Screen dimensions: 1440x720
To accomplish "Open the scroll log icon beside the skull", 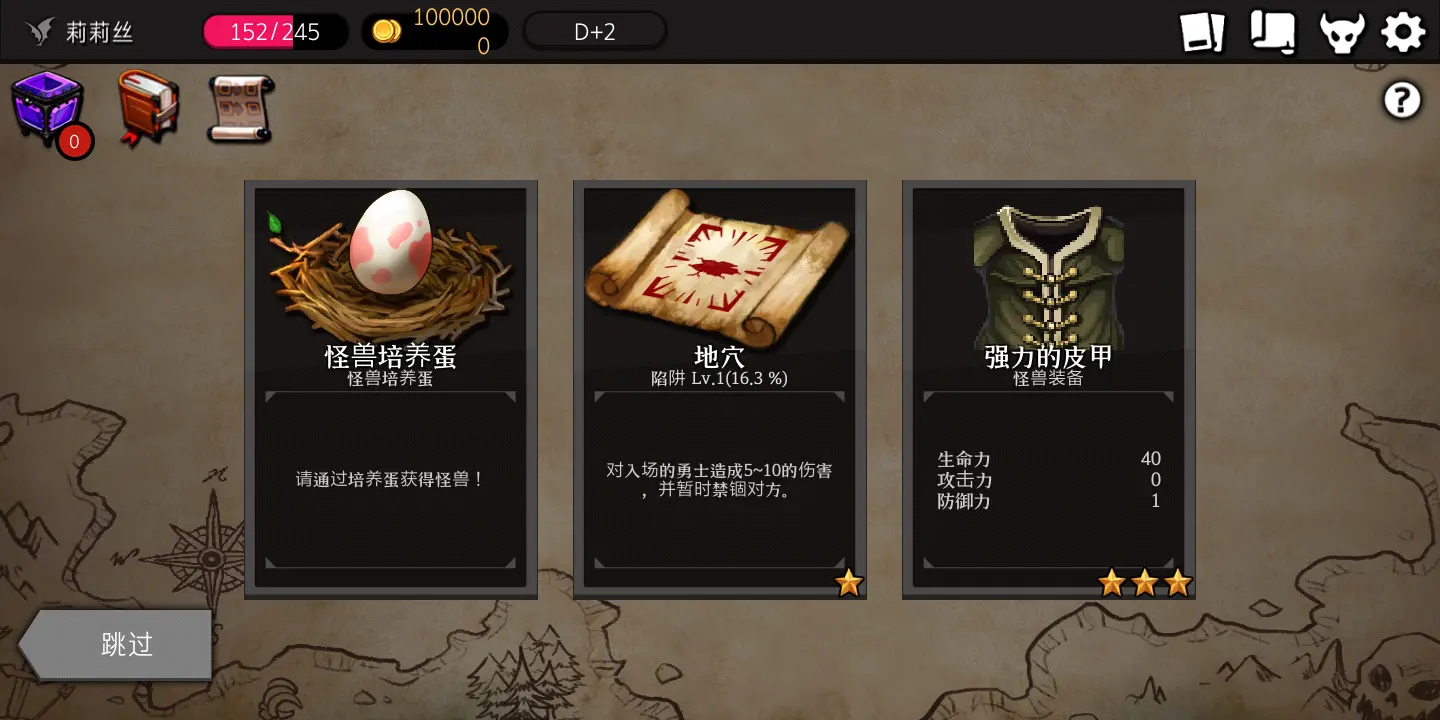I will pyautogui.click(x=1271, y=31).
